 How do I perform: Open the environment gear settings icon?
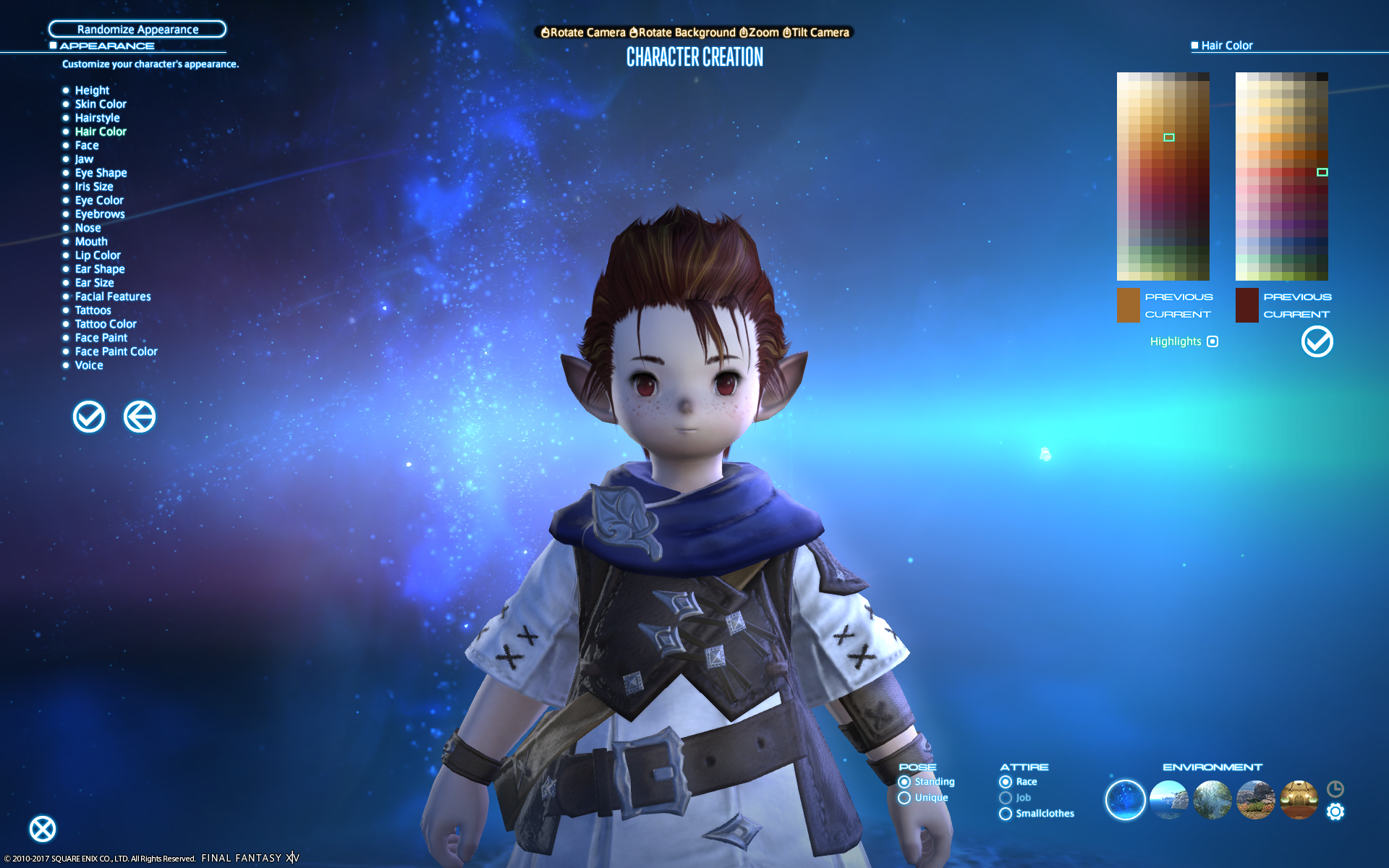click(1335, 812)
